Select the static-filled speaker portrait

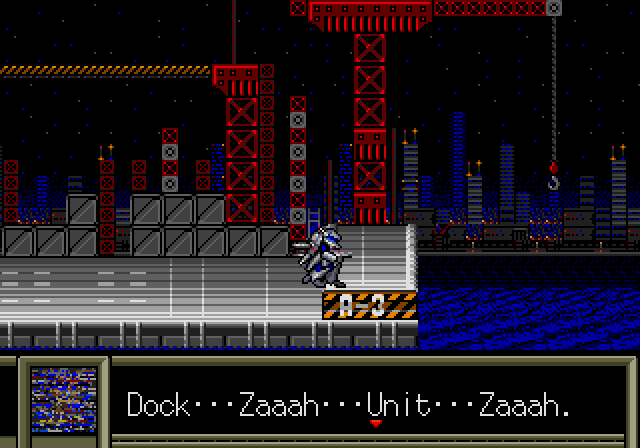(63, 400)
